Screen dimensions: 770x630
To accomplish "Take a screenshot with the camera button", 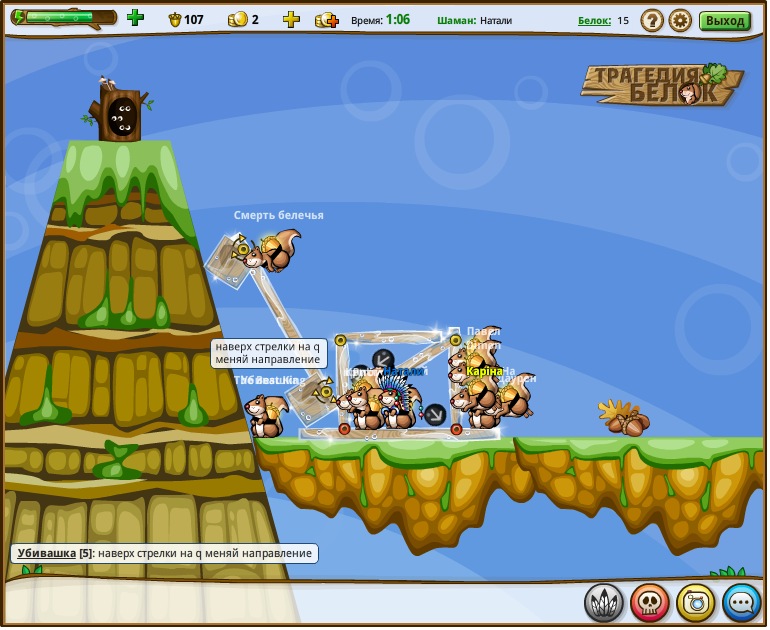I will coord(695,602).
